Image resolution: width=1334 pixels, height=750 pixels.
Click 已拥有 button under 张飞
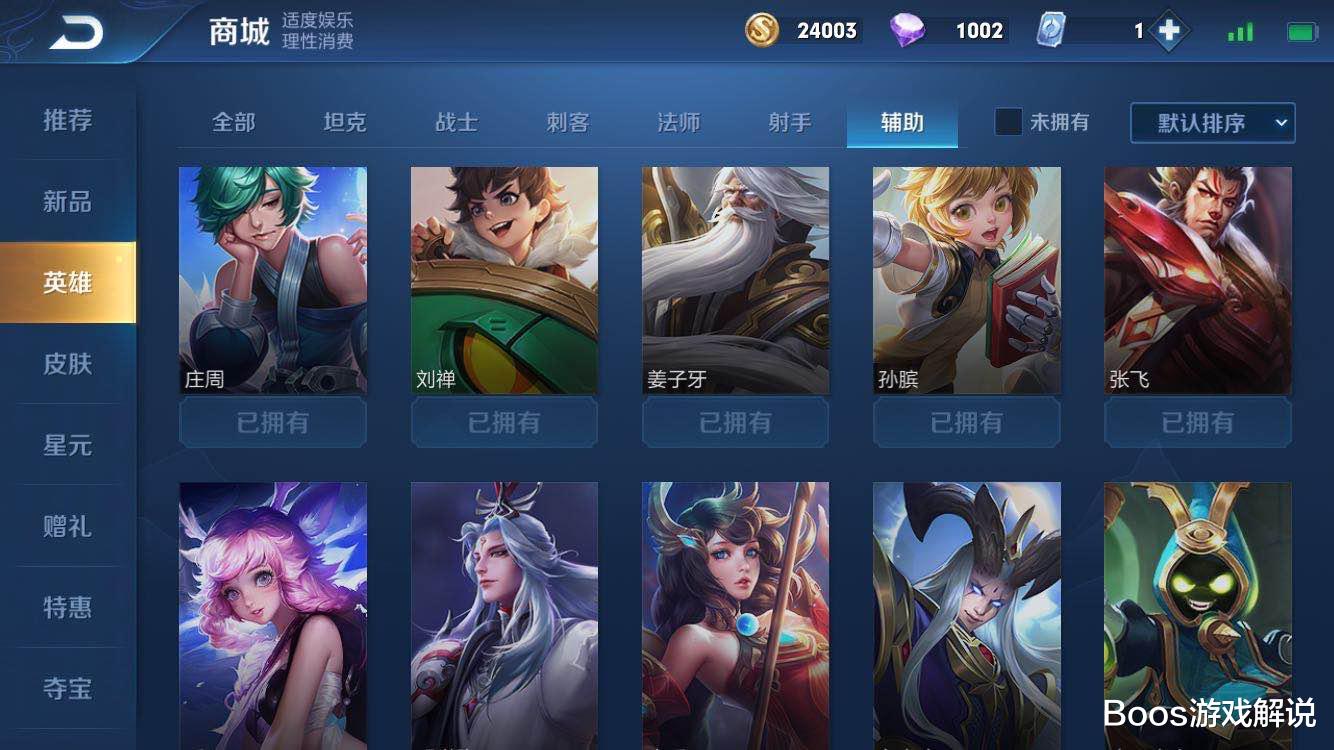1198,422
